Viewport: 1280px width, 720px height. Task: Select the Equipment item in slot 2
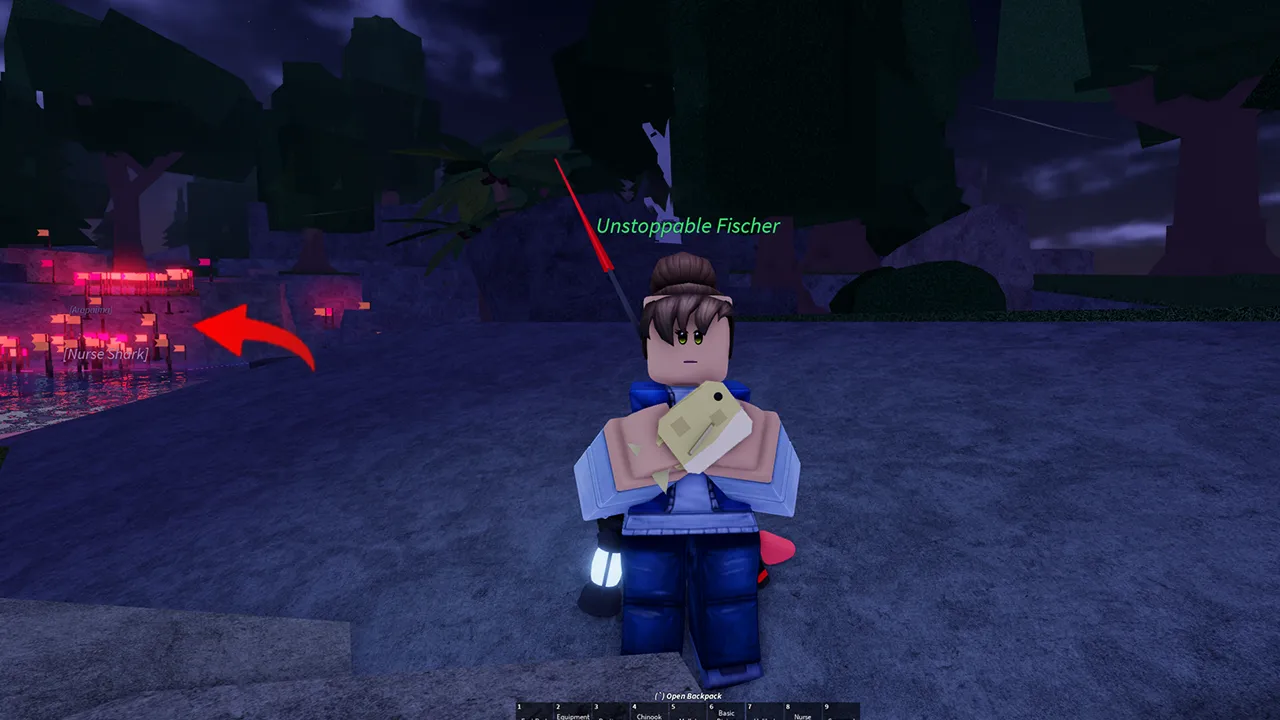coord(573,712)
